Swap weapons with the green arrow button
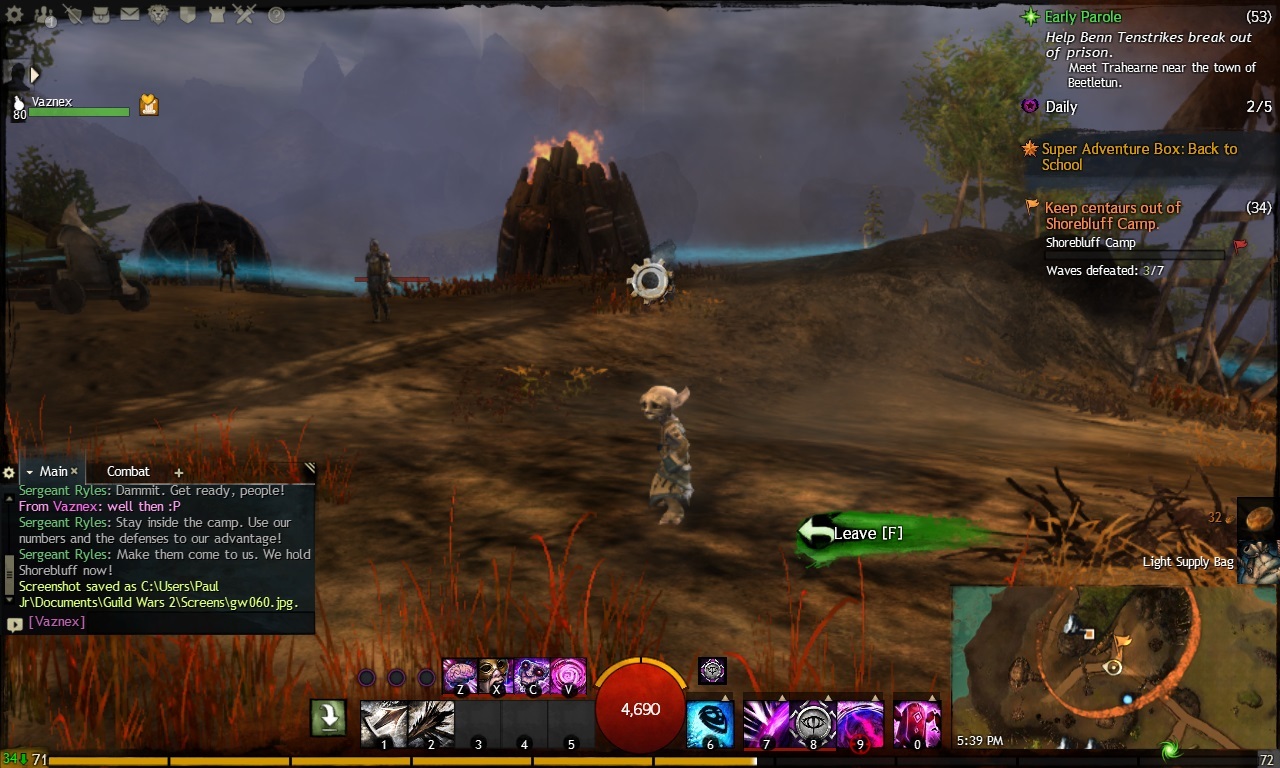The width and height of the screenshot is (1280, 768). coord(327,717)
